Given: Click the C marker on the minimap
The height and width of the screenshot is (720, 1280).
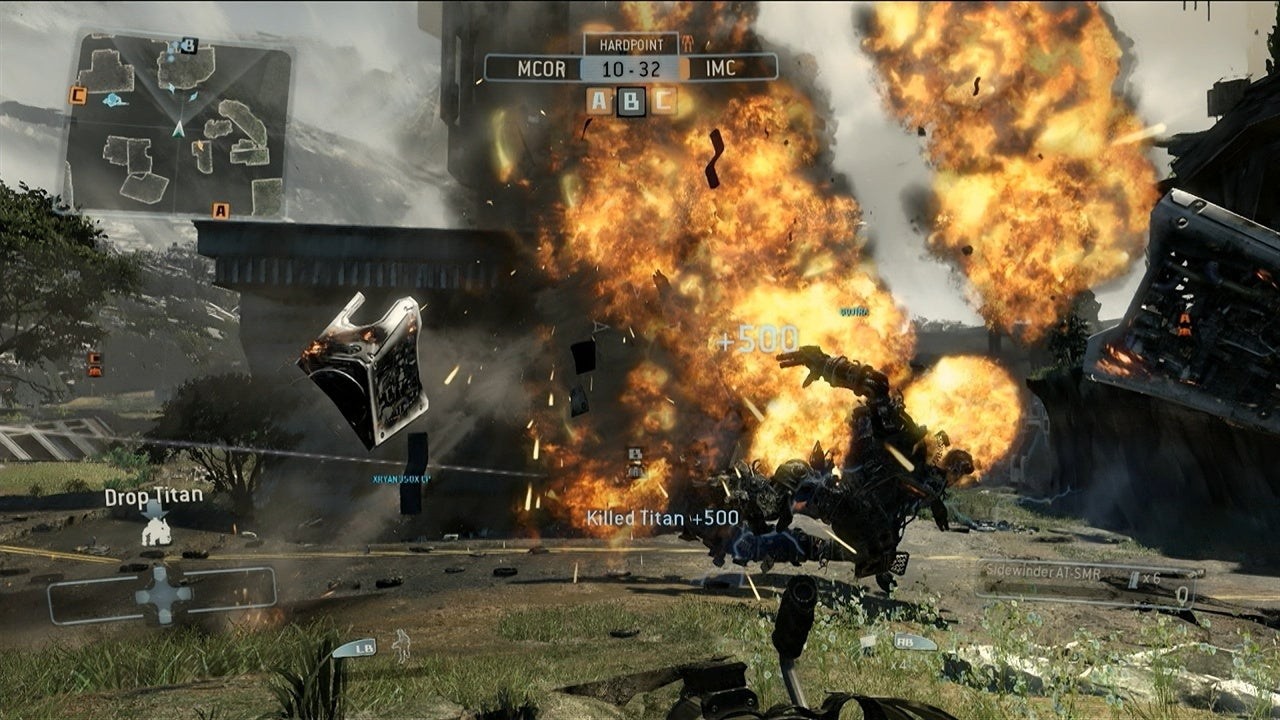Looking at the screenshot, I should click(x=77, y=96).
